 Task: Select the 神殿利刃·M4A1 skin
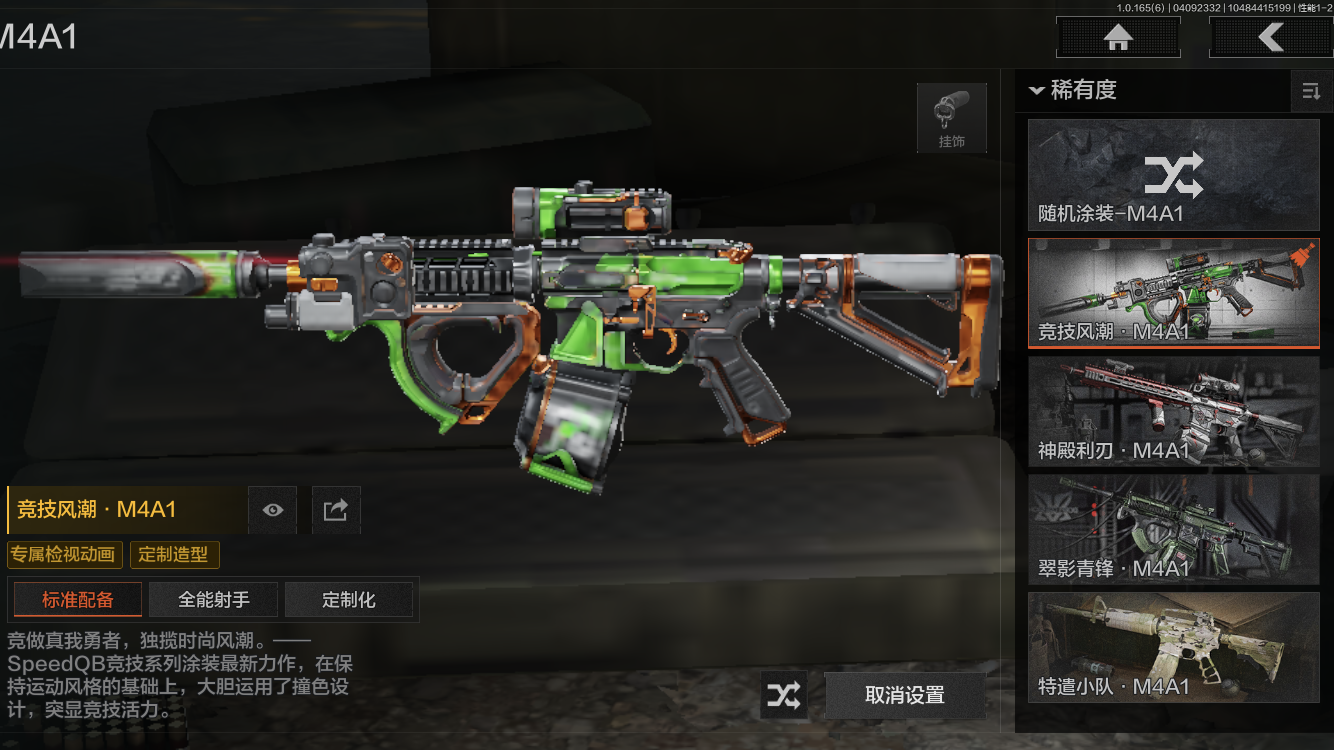coord(1173,411)
